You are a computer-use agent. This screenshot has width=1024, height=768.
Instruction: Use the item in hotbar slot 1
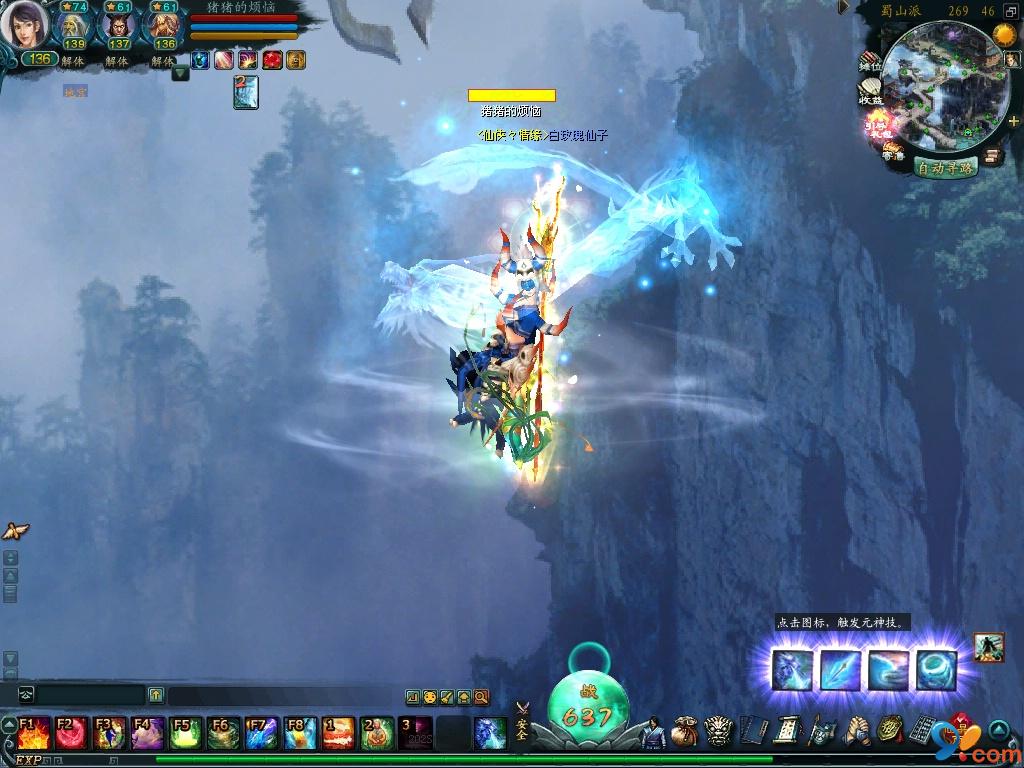coord(338,733)
